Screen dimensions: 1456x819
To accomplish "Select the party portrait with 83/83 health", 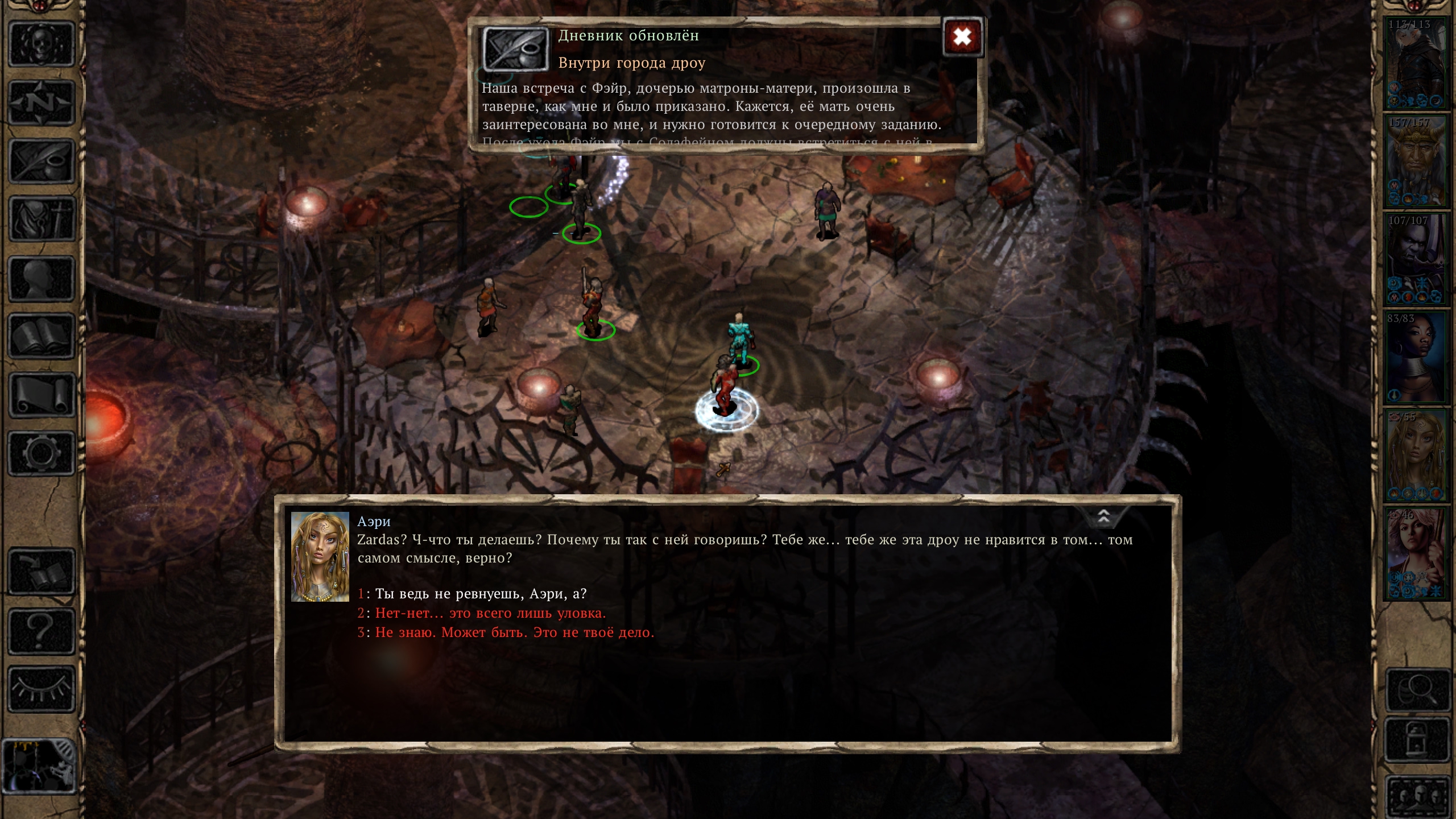I will 1416,357.
